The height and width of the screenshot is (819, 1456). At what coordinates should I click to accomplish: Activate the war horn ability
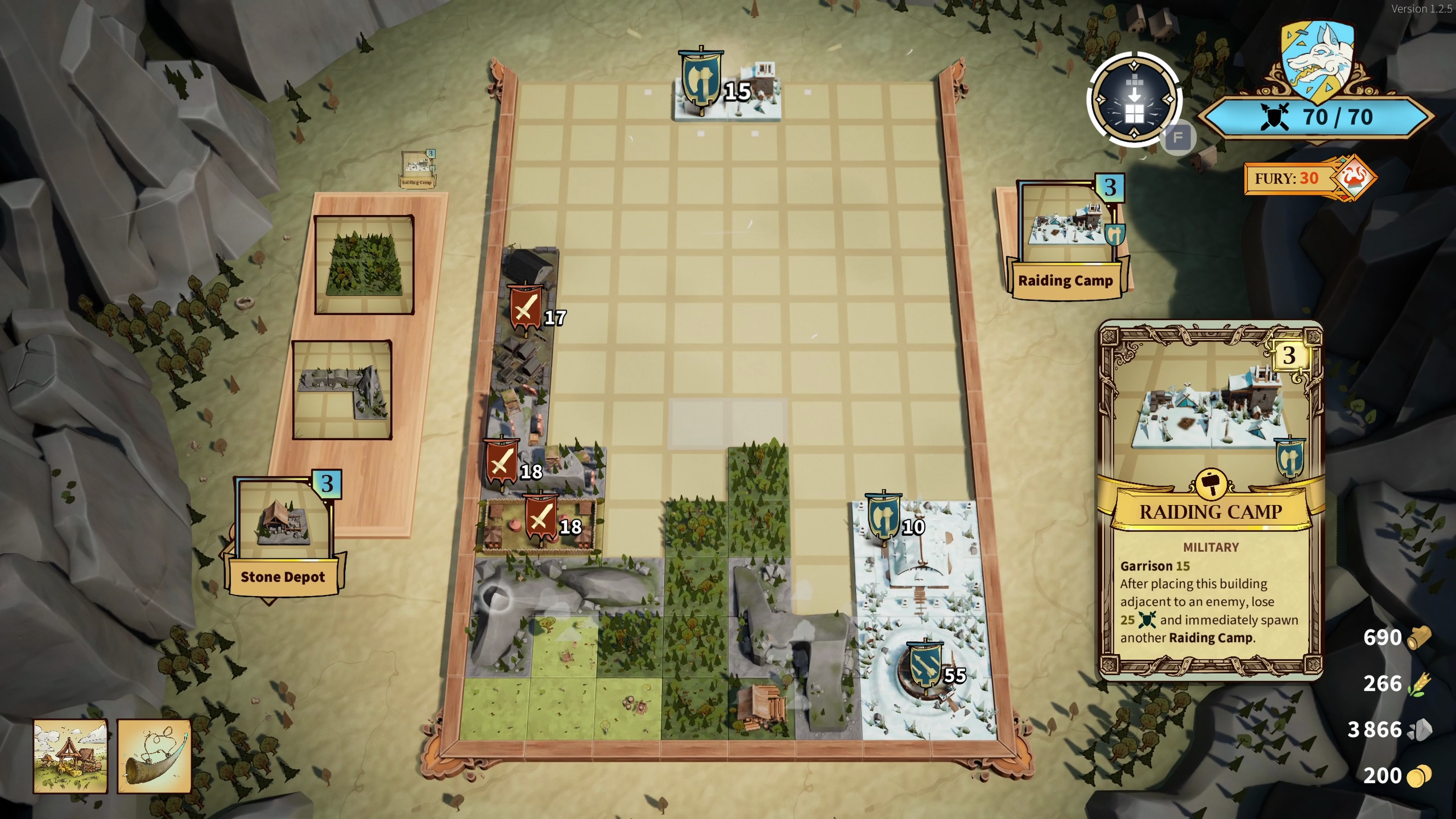(154, 756)
